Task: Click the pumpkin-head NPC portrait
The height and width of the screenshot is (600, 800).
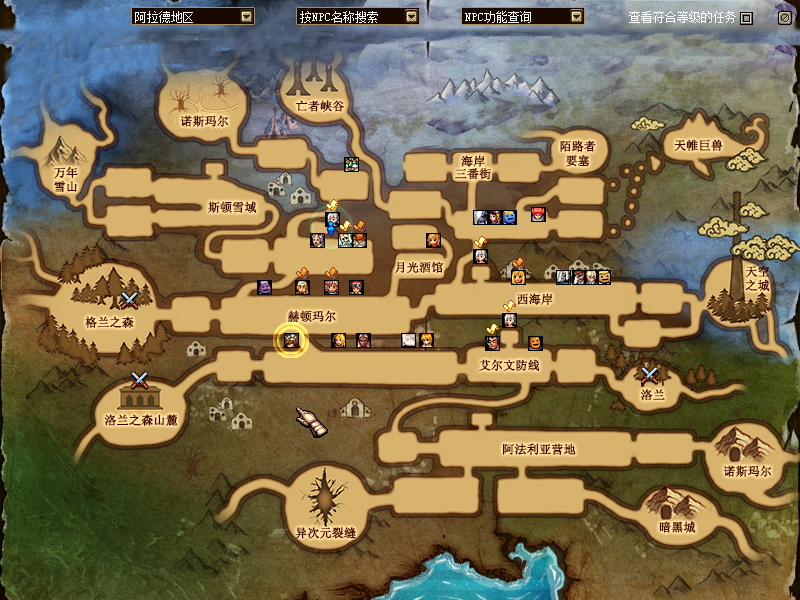Action: coord(535,343)
